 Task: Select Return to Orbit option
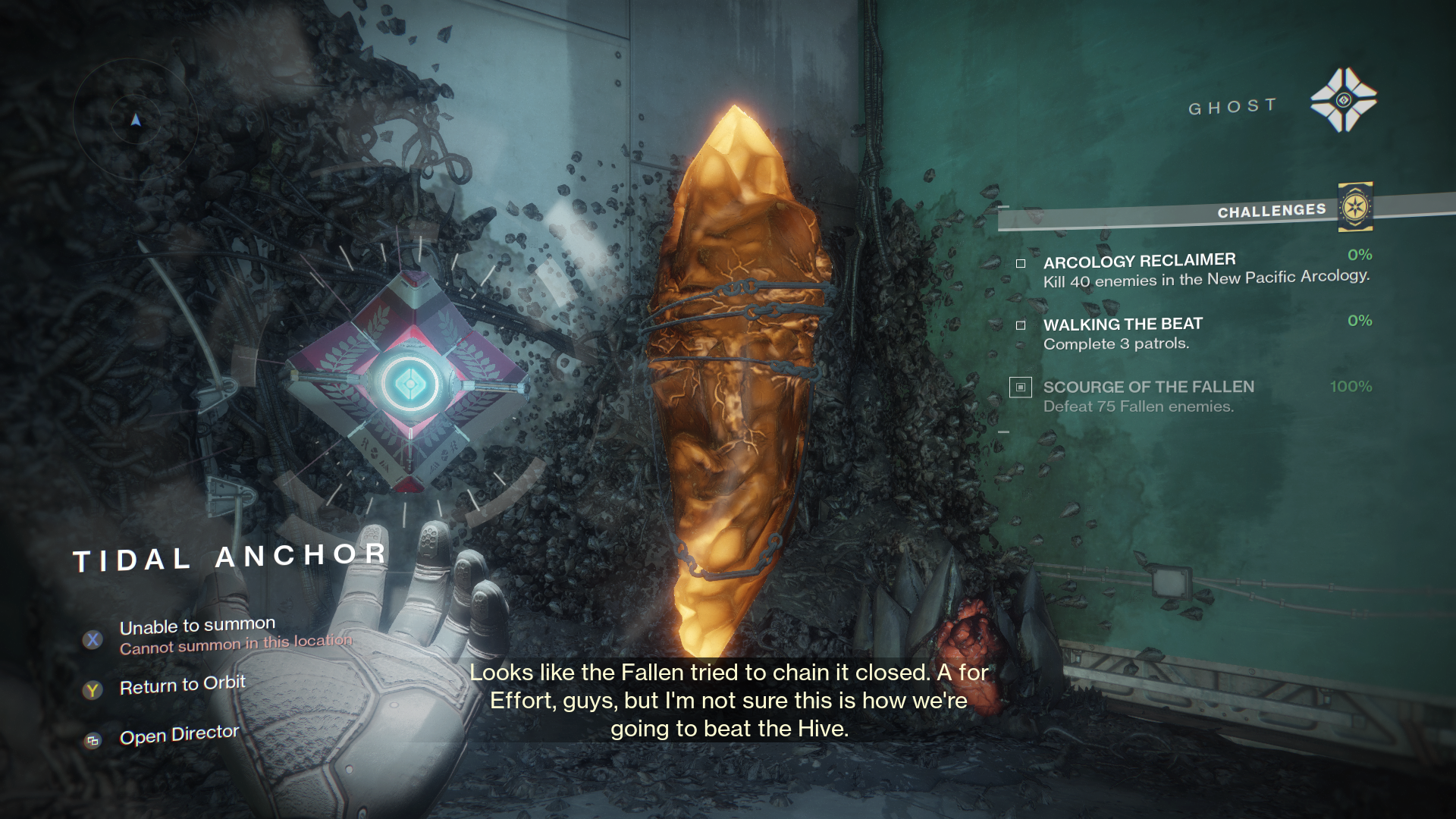[182, 686]
